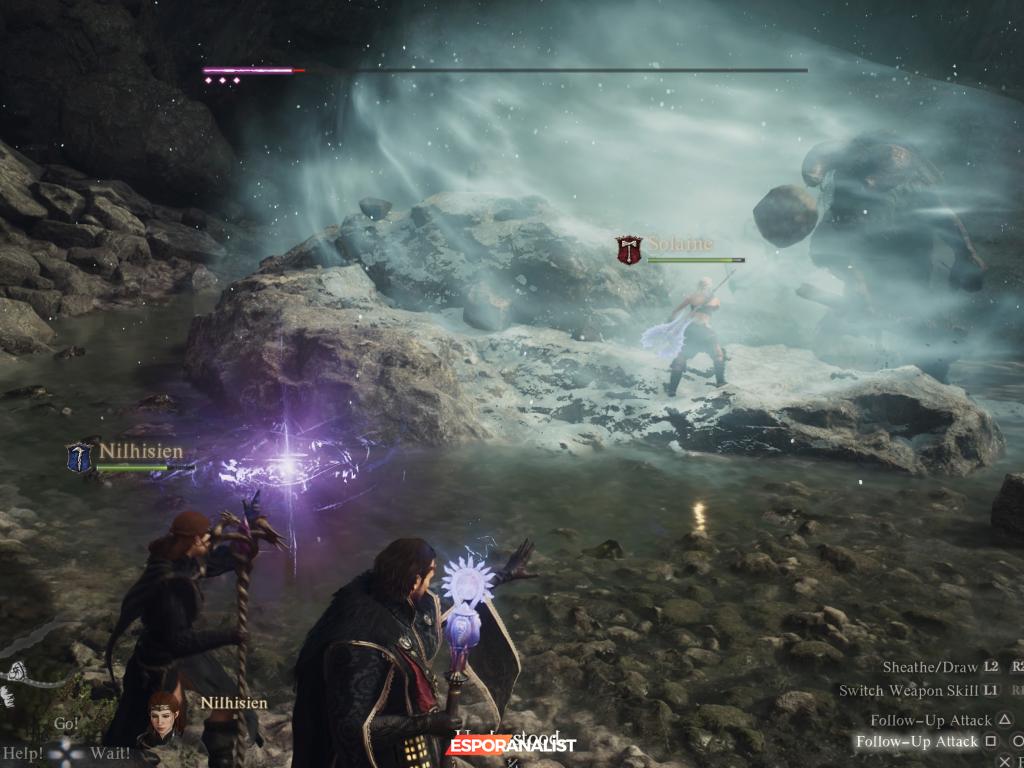Open the ESPORANALIST watermark logo
Screen dimensions: 1024x768
click(512, 745)
